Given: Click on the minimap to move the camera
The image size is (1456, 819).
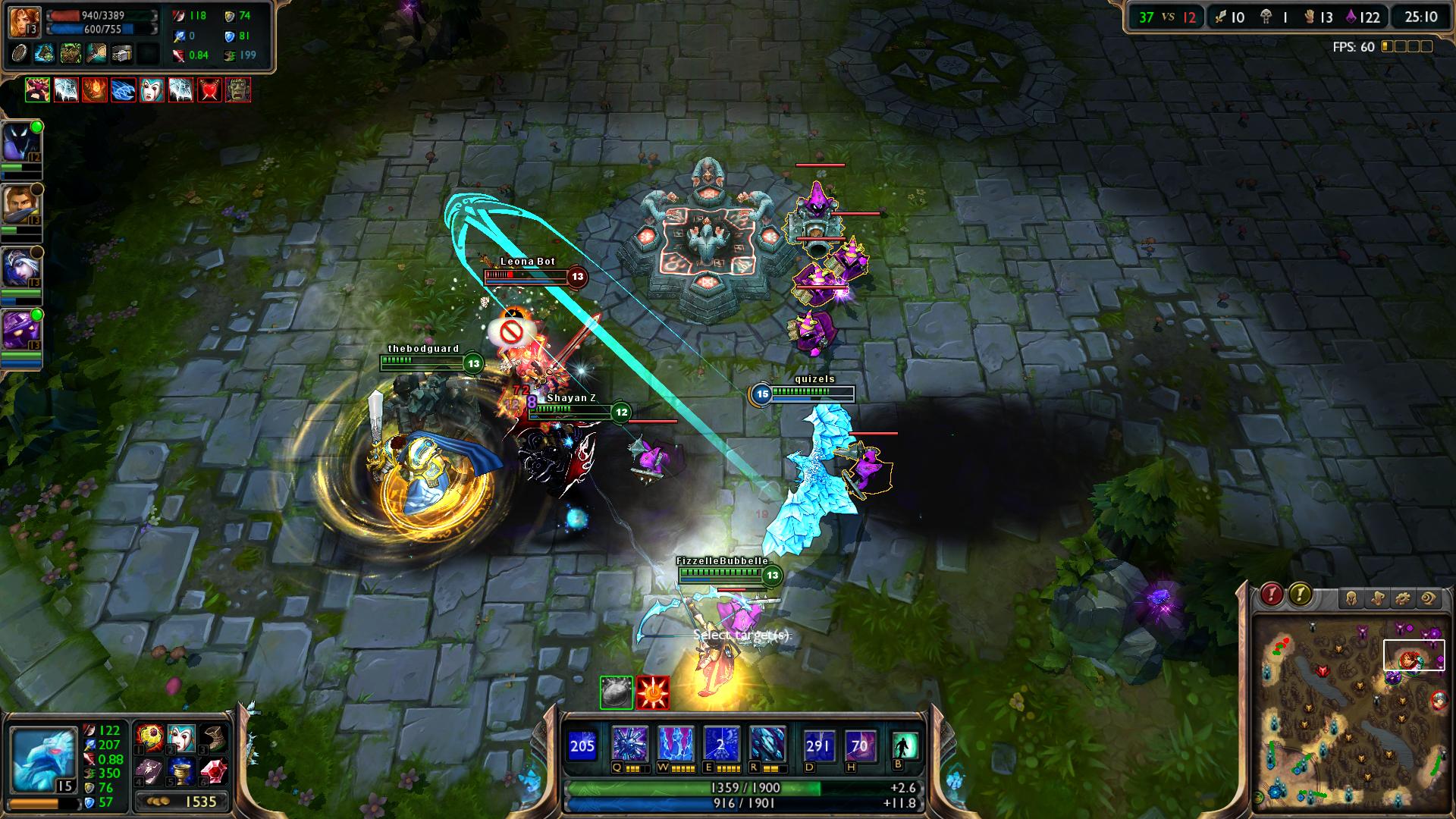Looking at the screenshot, I should [1350, 720].
